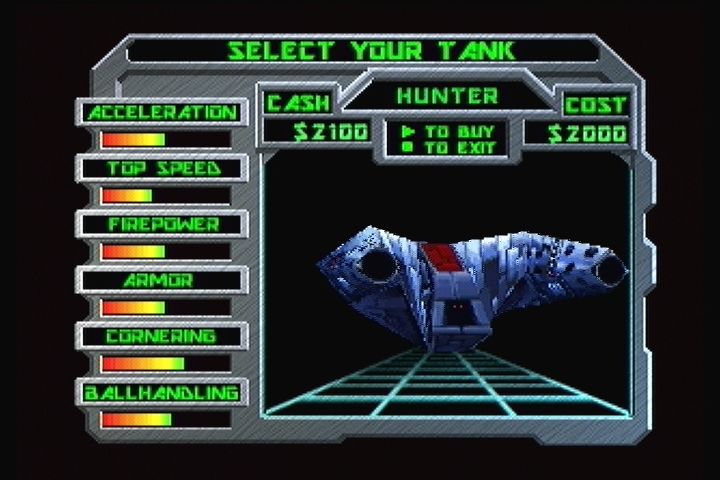The width and height of the screenshot is (720, 480).
Task: Highlight the Firepower stat label
Action: pyautogui.click(x=162, y=225)
